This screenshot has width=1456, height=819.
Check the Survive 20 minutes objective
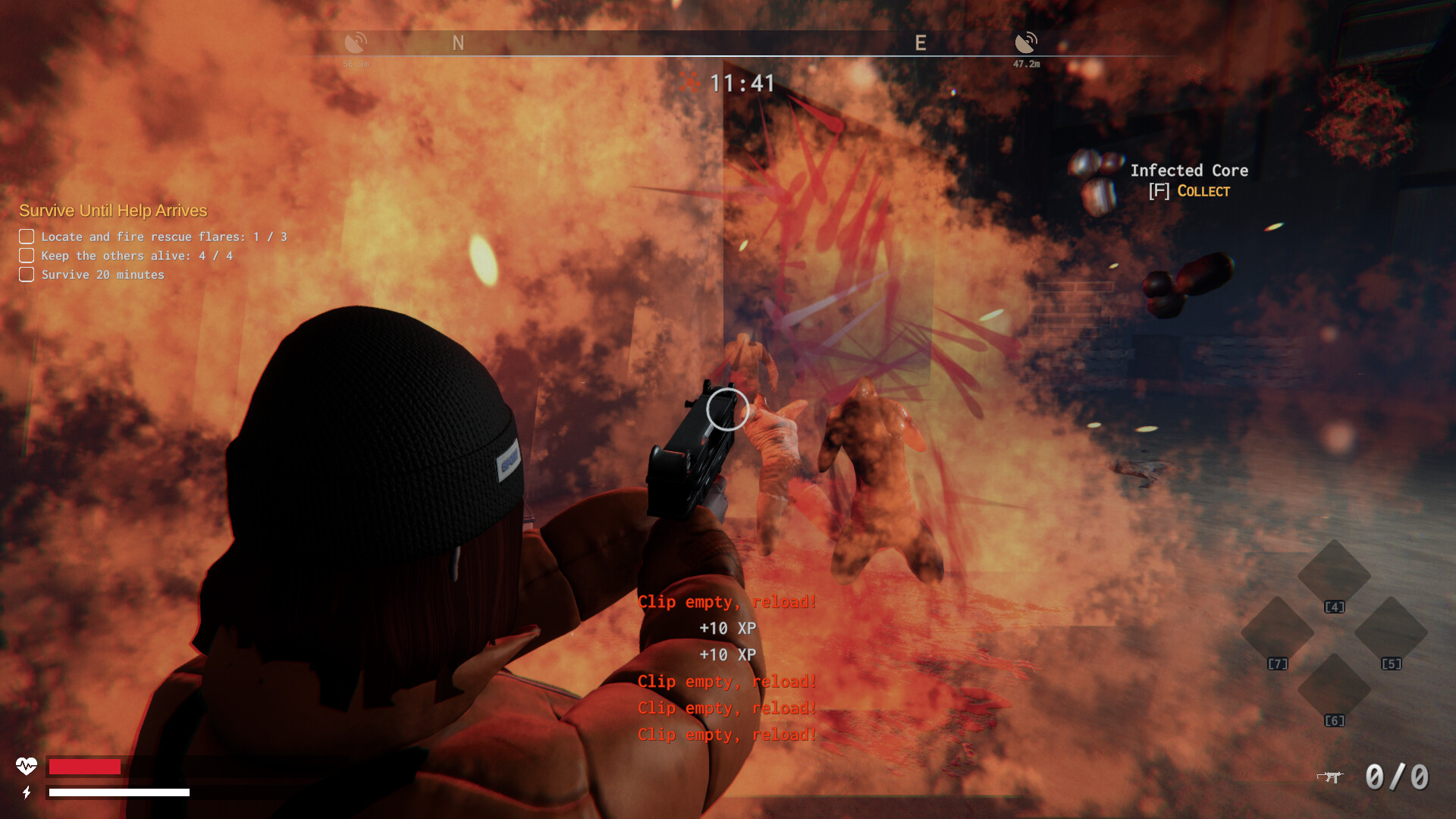(x=26, y=274)
